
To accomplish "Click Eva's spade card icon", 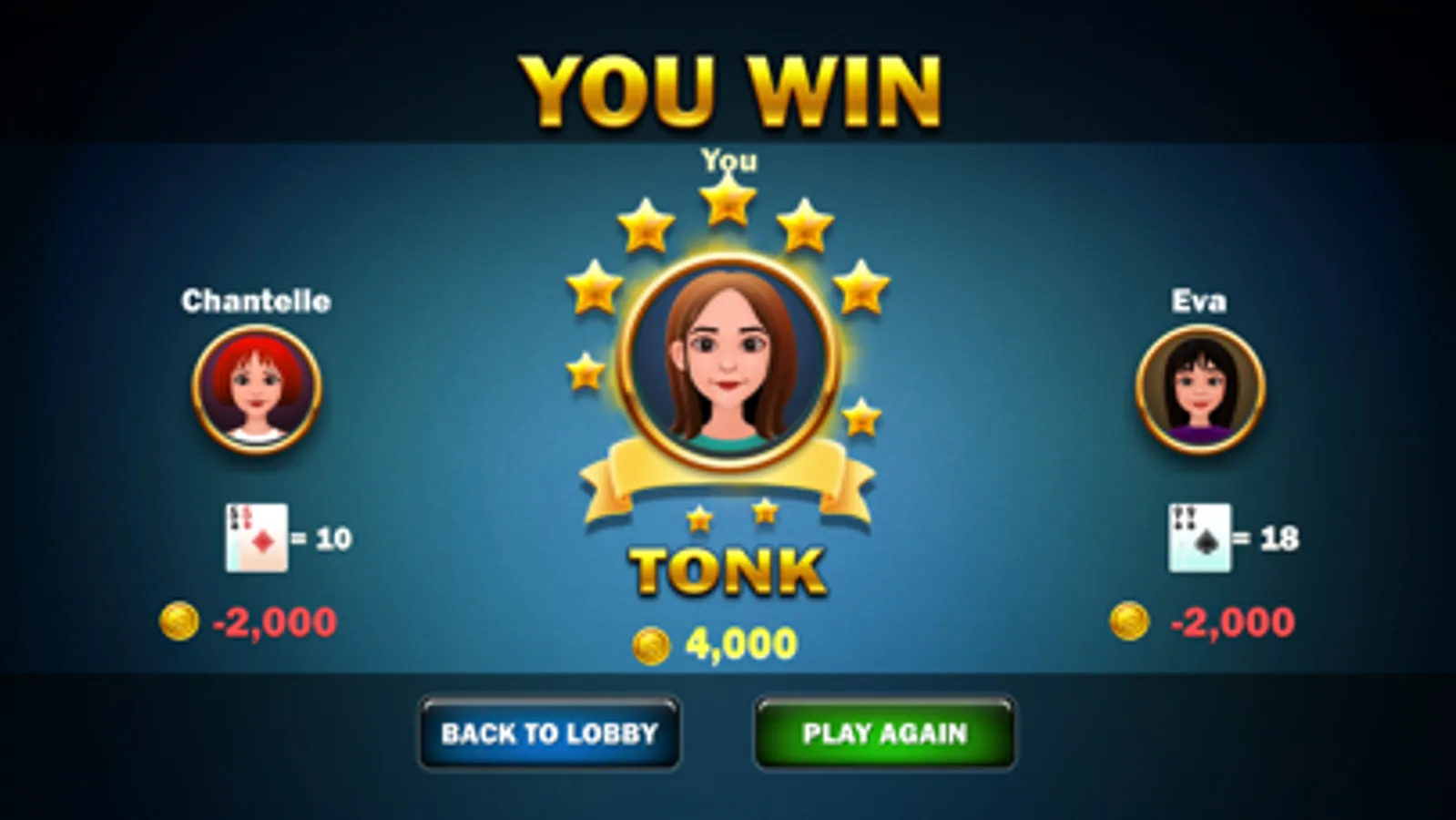I will click(x=1197, y=538).
